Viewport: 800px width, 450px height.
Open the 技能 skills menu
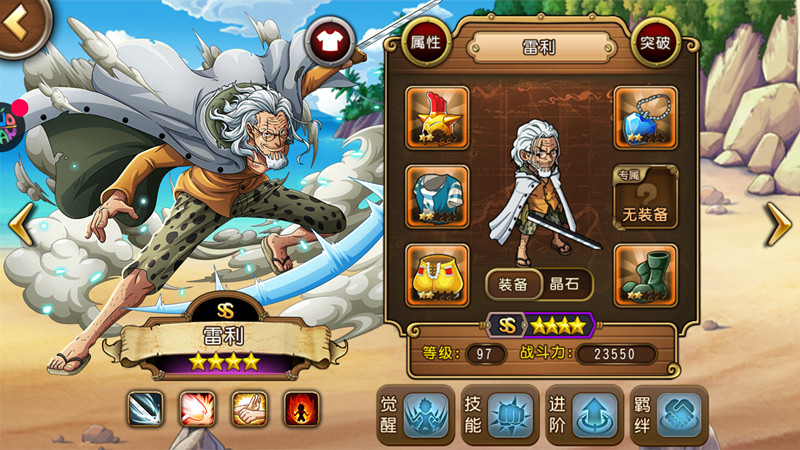click(x=498, y=413)
